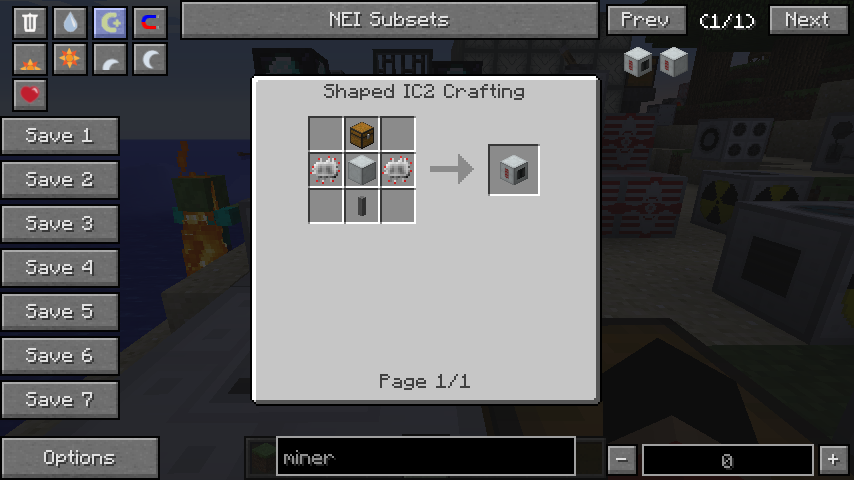Toggle rain with the water drop icon
The image size is (854, 480).
70,22
